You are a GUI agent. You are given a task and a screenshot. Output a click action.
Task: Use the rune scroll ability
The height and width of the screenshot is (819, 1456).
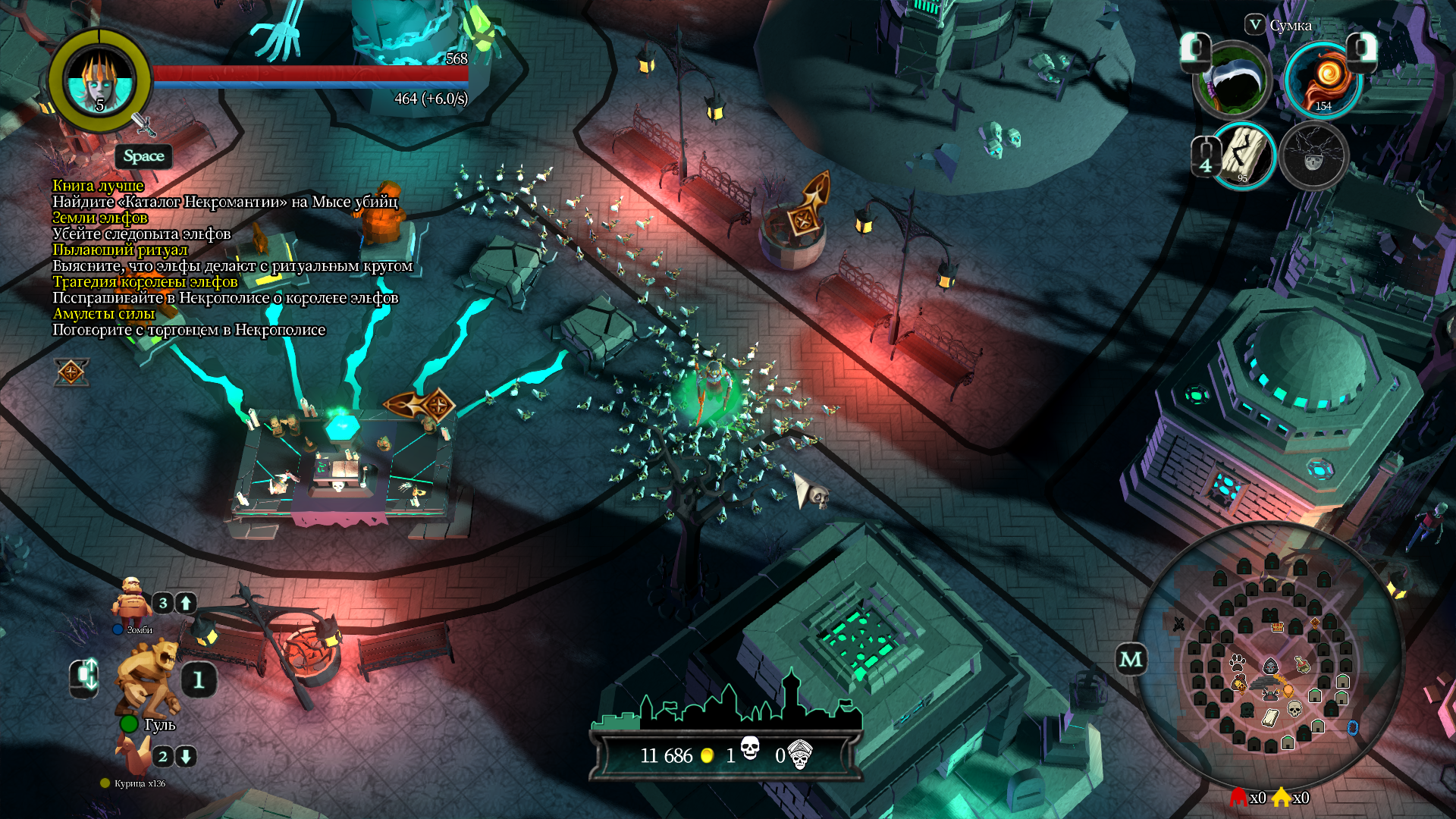point(1244,155)
